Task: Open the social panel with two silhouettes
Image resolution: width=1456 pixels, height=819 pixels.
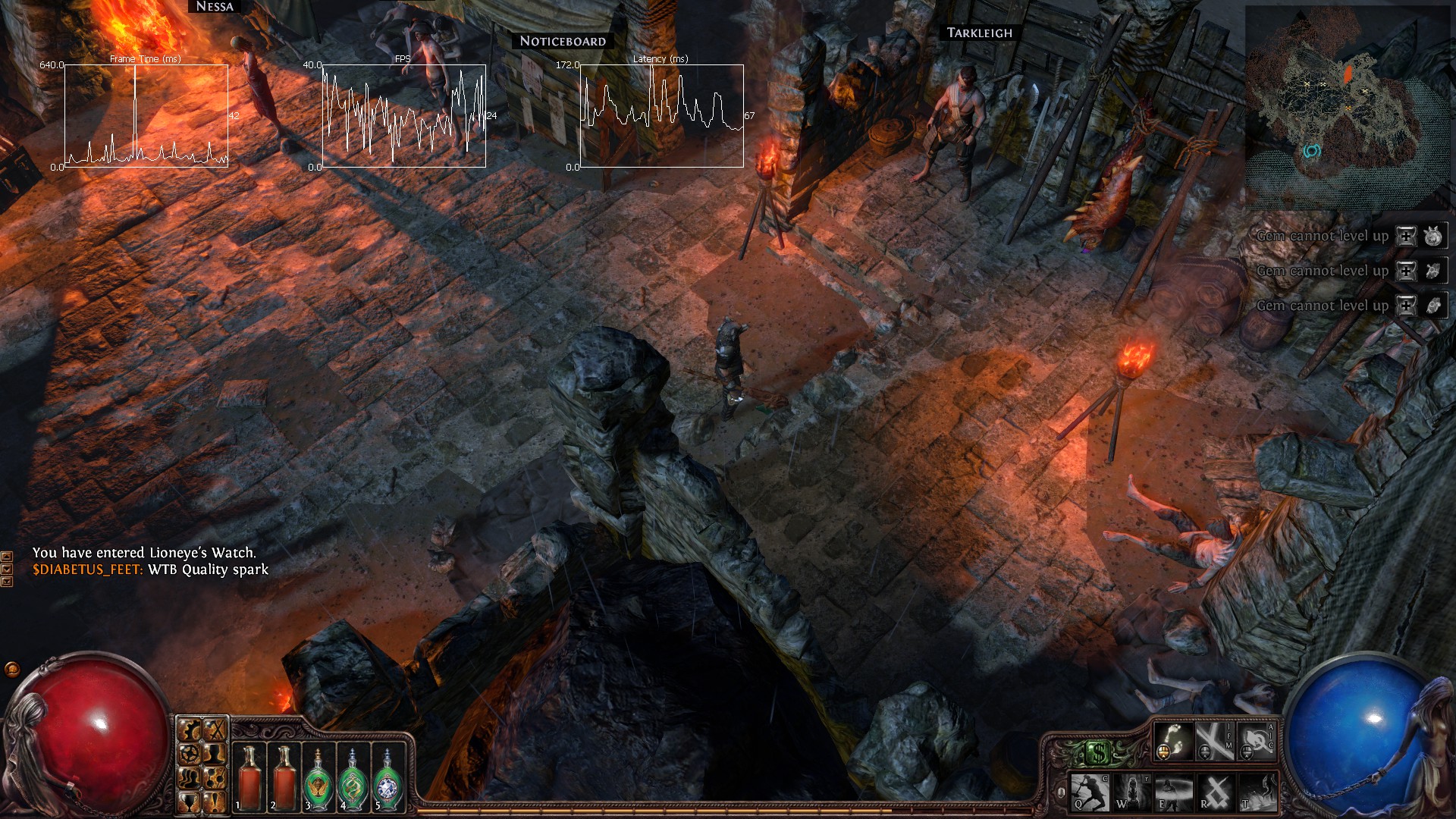Action: click(x=190, y=777)
